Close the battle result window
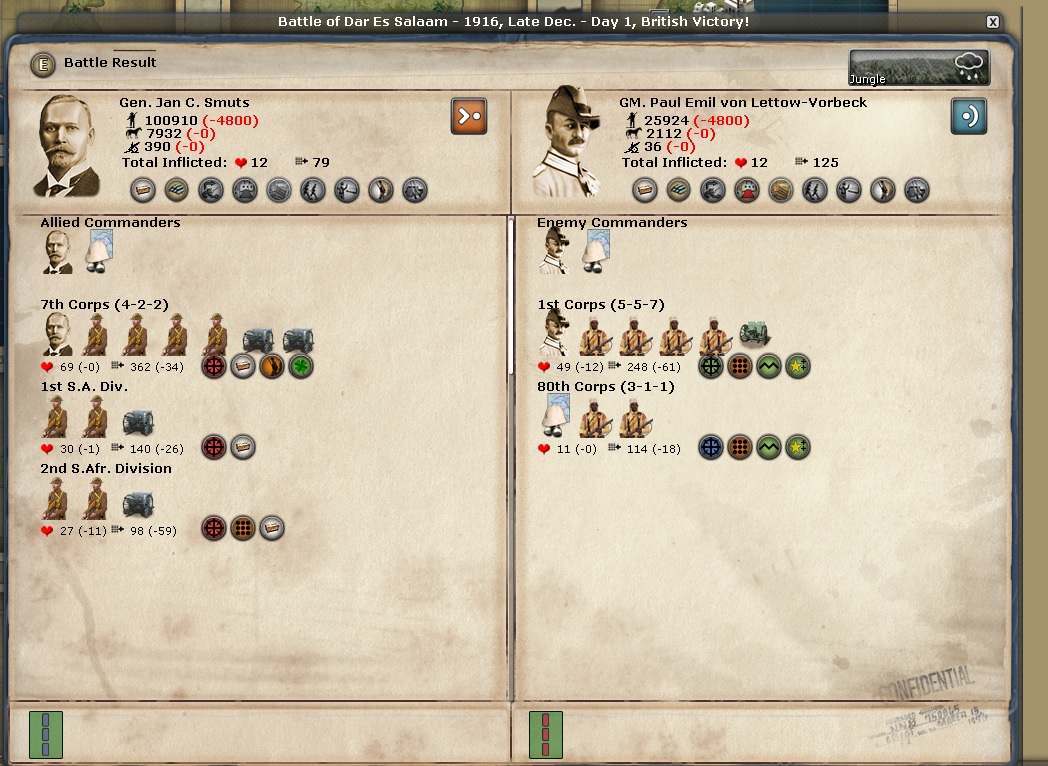 pyautogui.click(x=992, y=21)
